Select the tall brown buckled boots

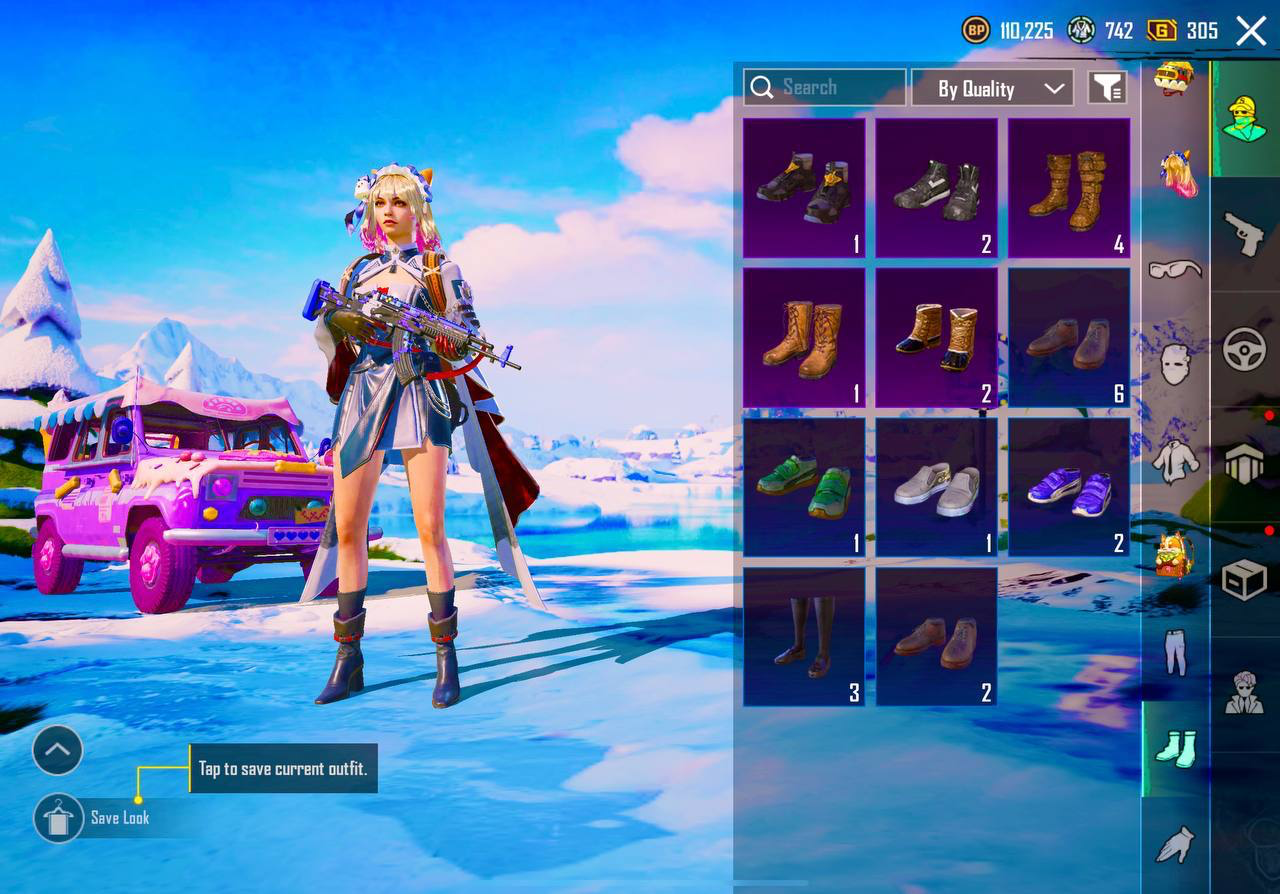click(1069, 188)
